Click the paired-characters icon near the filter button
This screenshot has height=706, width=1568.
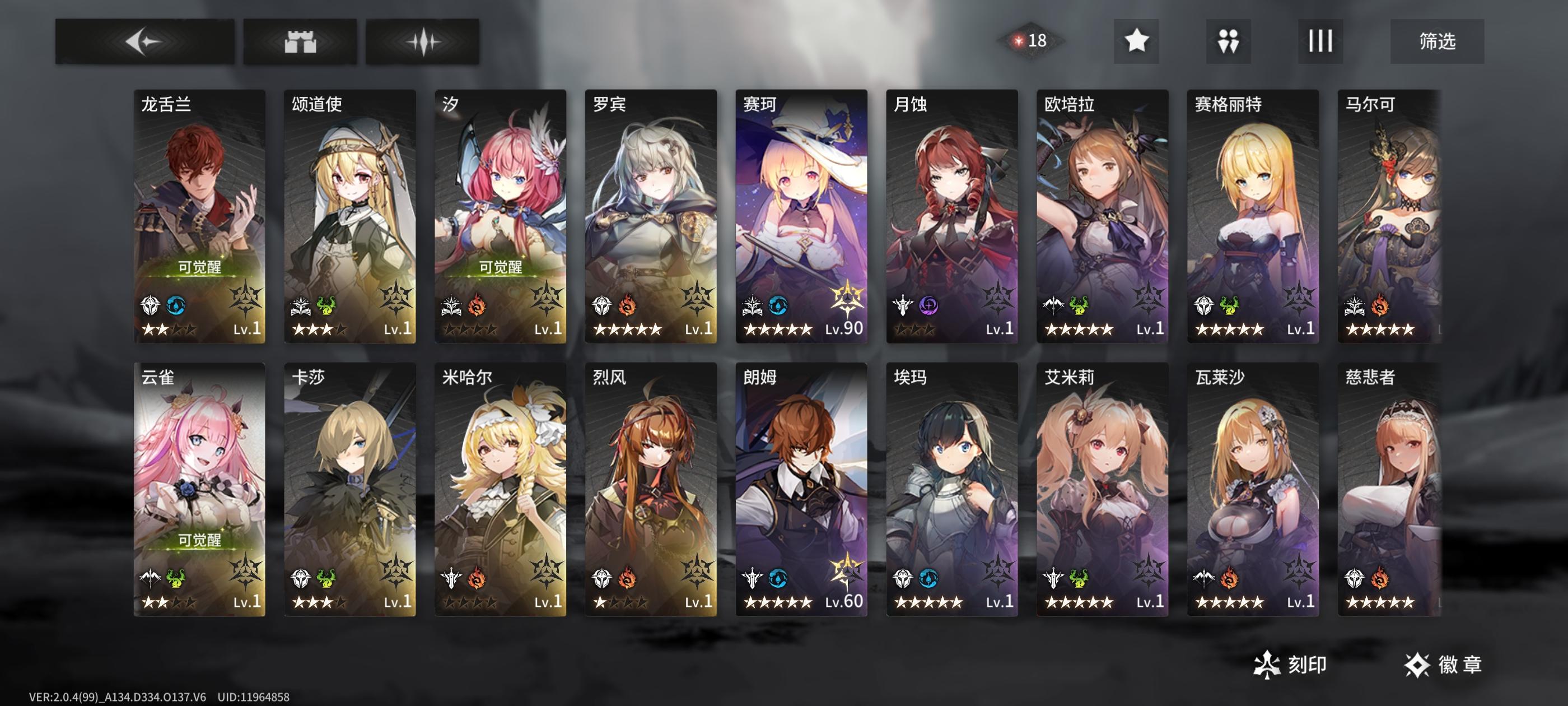1227,41
